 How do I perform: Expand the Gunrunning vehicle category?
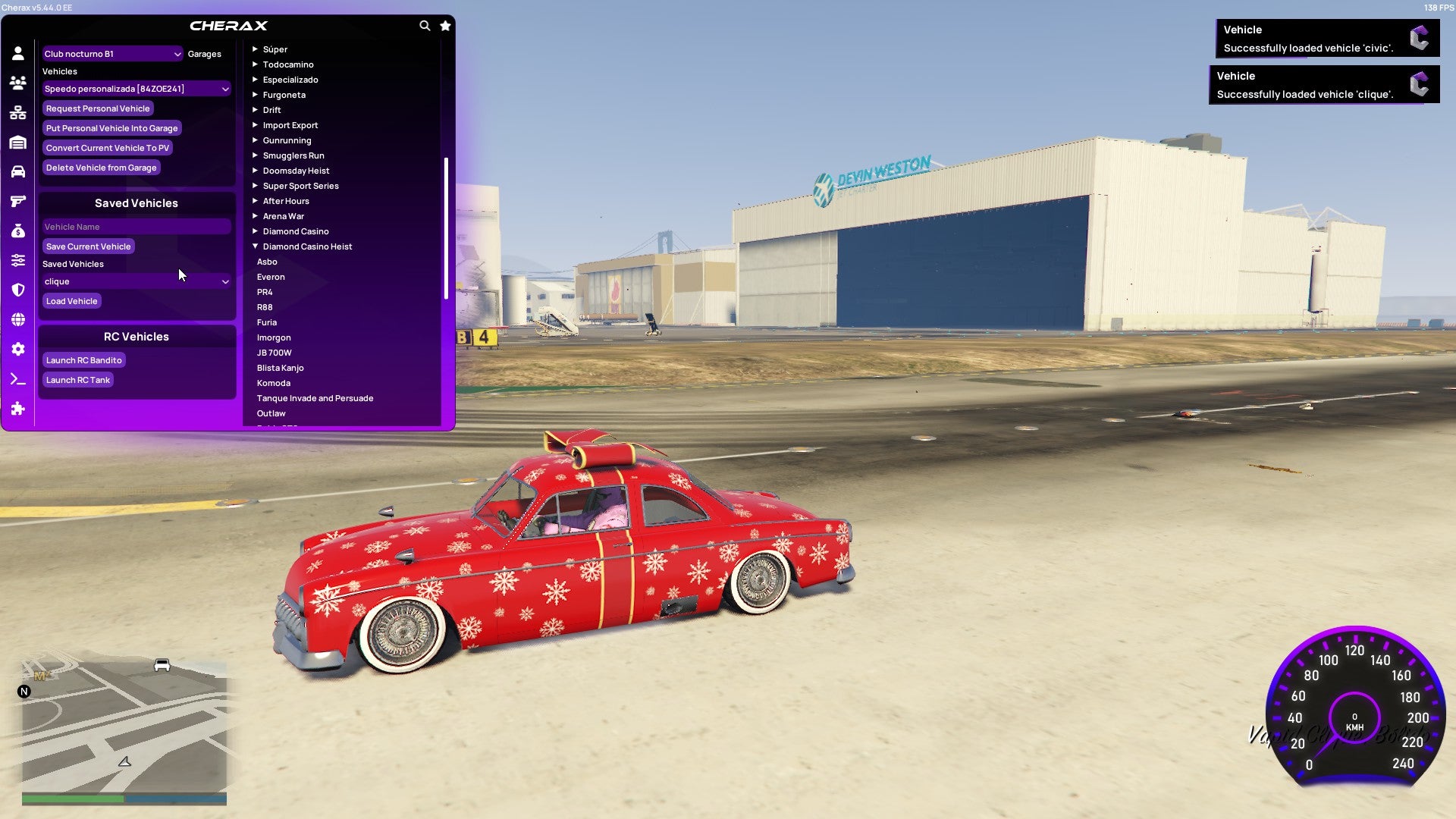pyautogui.click(x=287, y=140)
